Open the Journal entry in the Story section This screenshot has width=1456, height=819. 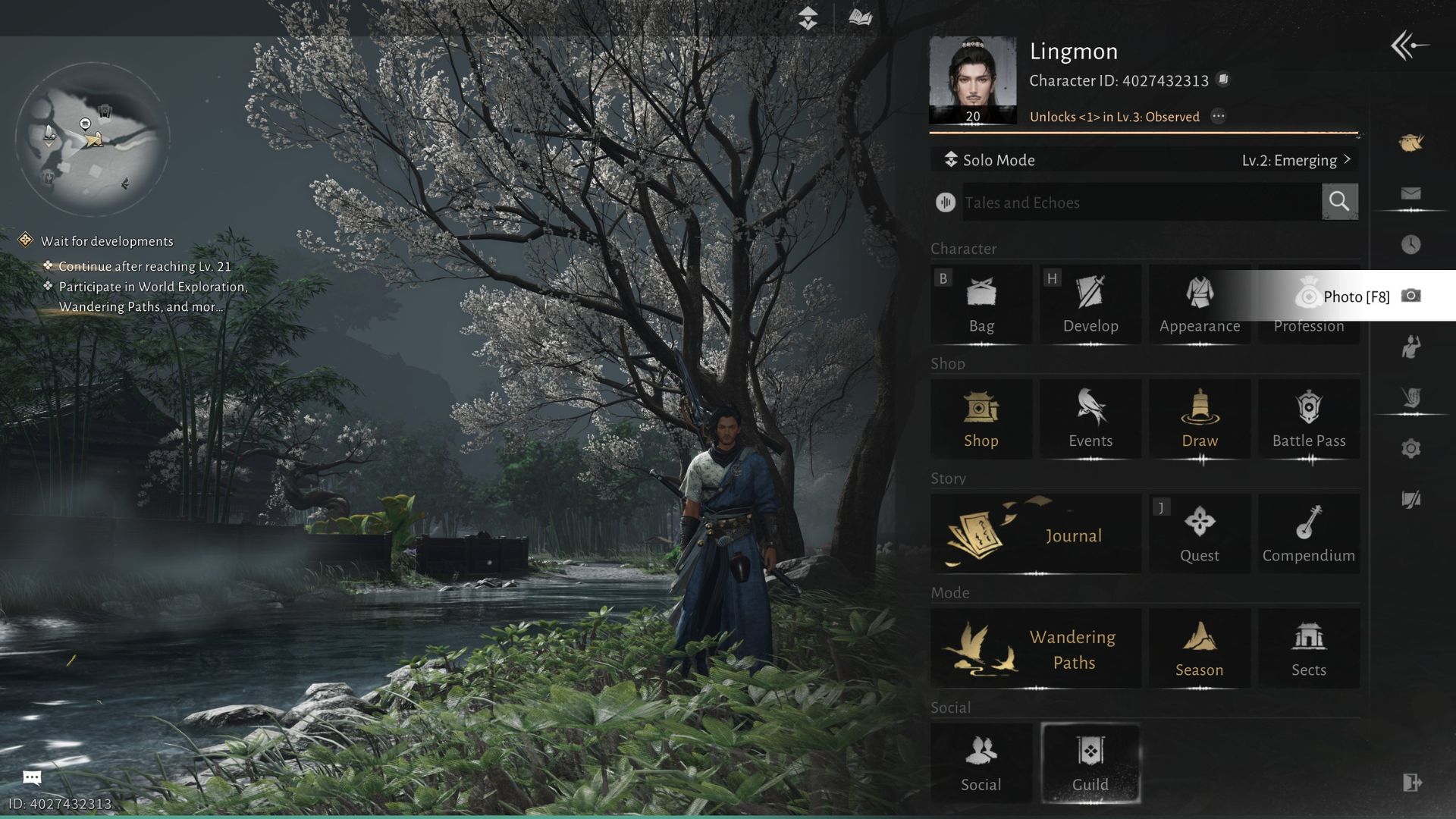click(1035, 533)
